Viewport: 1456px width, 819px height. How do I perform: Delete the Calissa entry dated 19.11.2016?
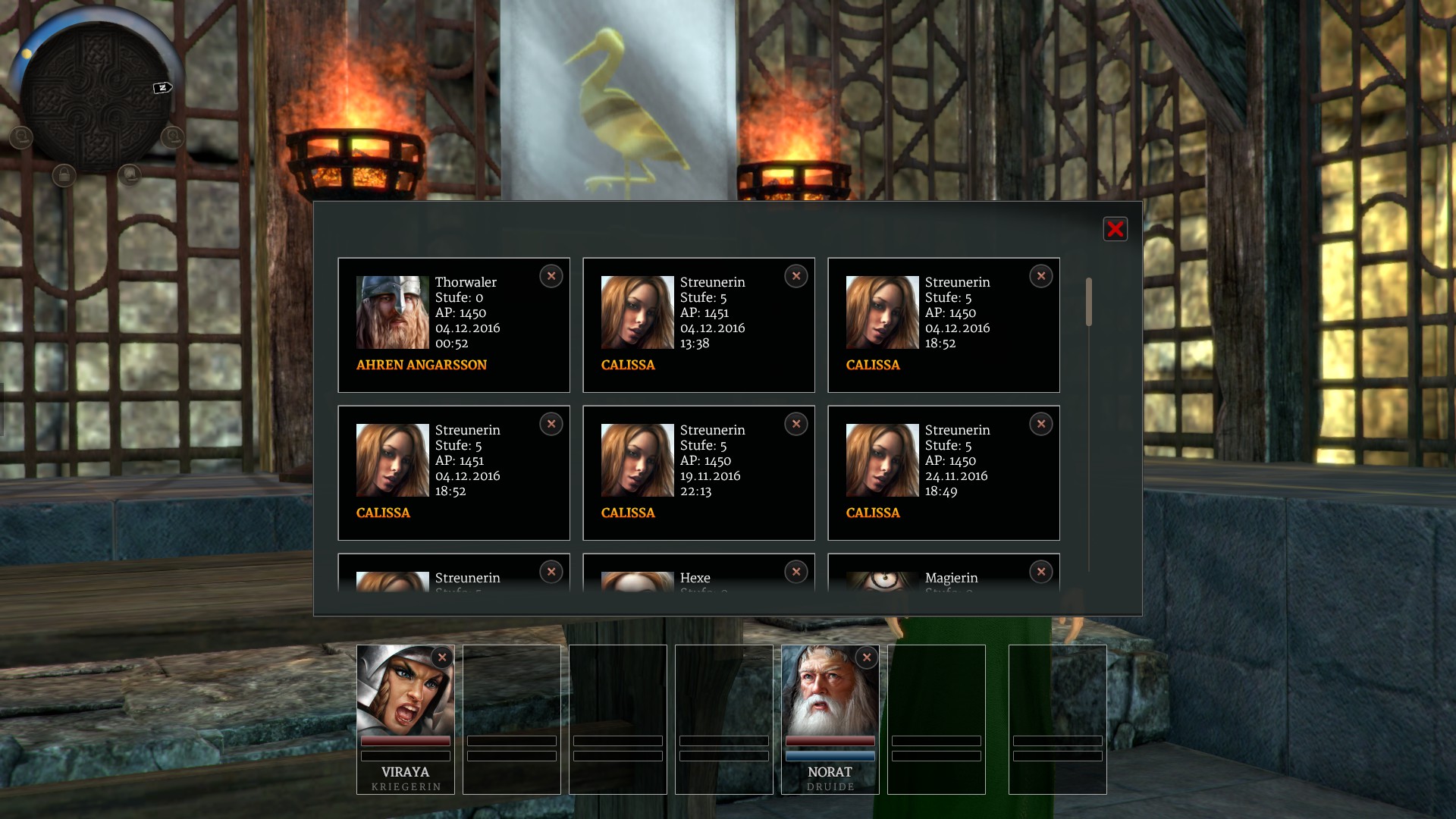tap(796, 424)
